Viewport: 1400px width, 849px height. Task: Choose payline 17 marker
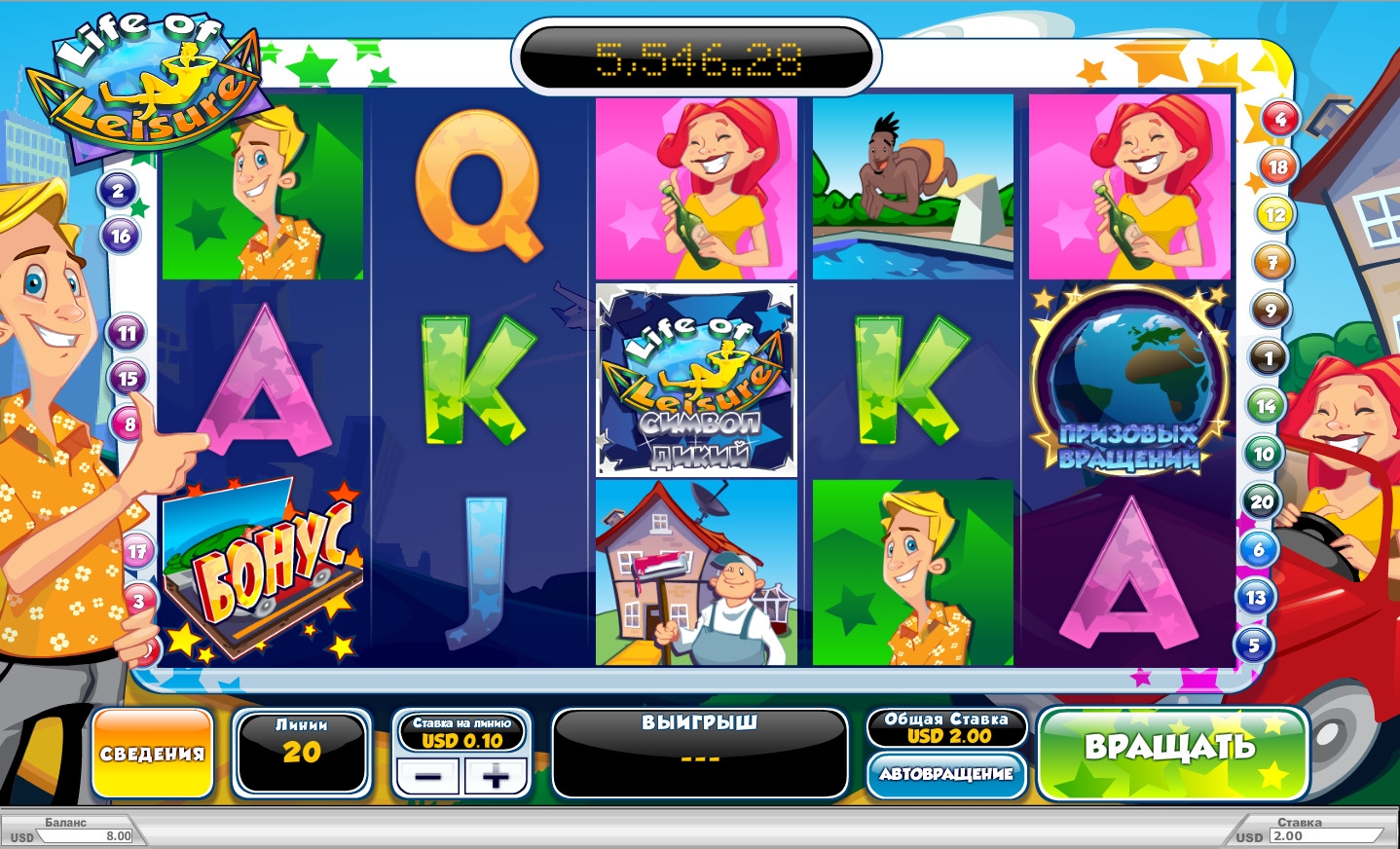click(x=137, y=552)
